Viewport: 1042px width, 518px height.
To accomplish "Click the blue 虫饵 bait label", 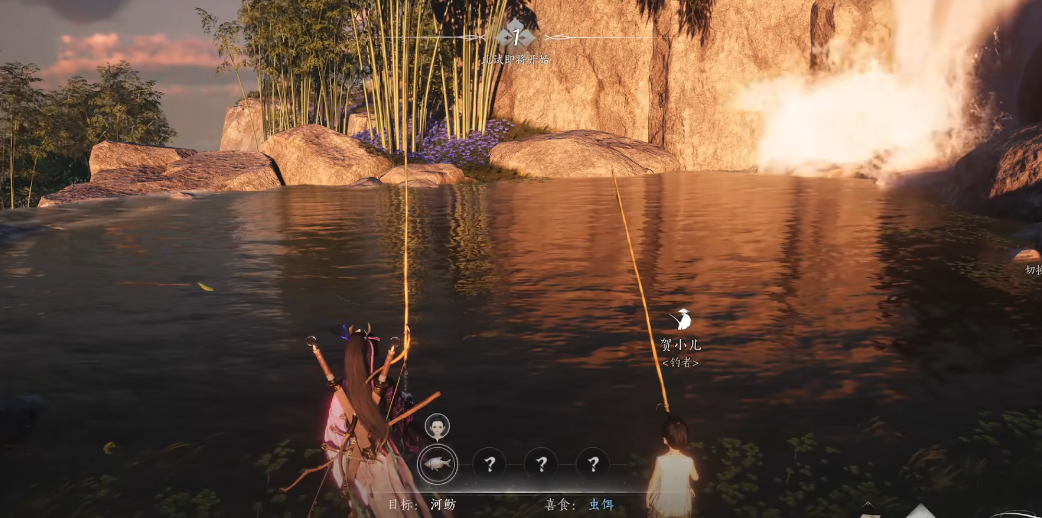I will [x=601, y=505].
